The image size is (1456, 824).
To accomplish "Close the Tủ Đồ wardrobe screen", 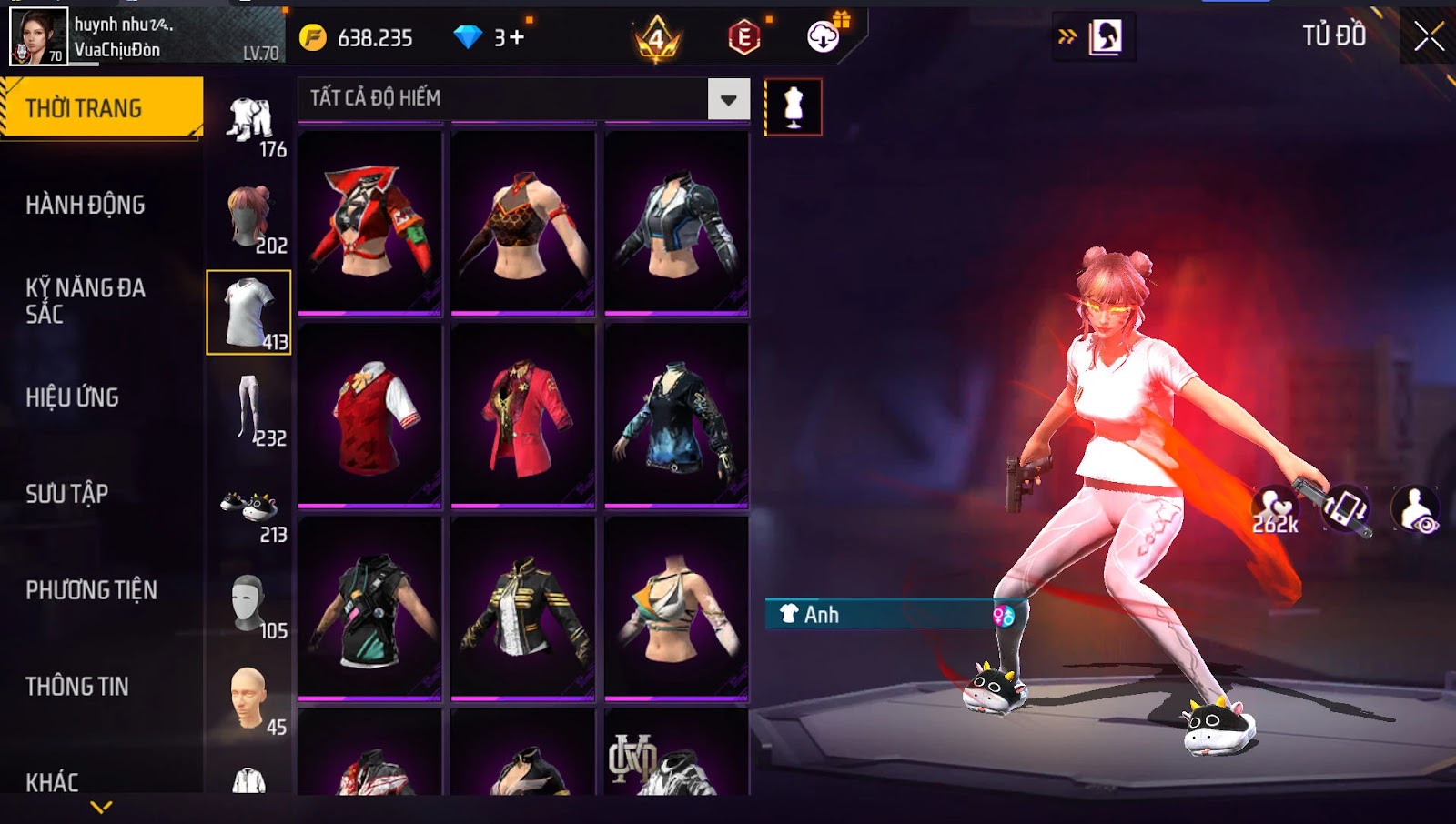I will click(x=1428, y=36).
